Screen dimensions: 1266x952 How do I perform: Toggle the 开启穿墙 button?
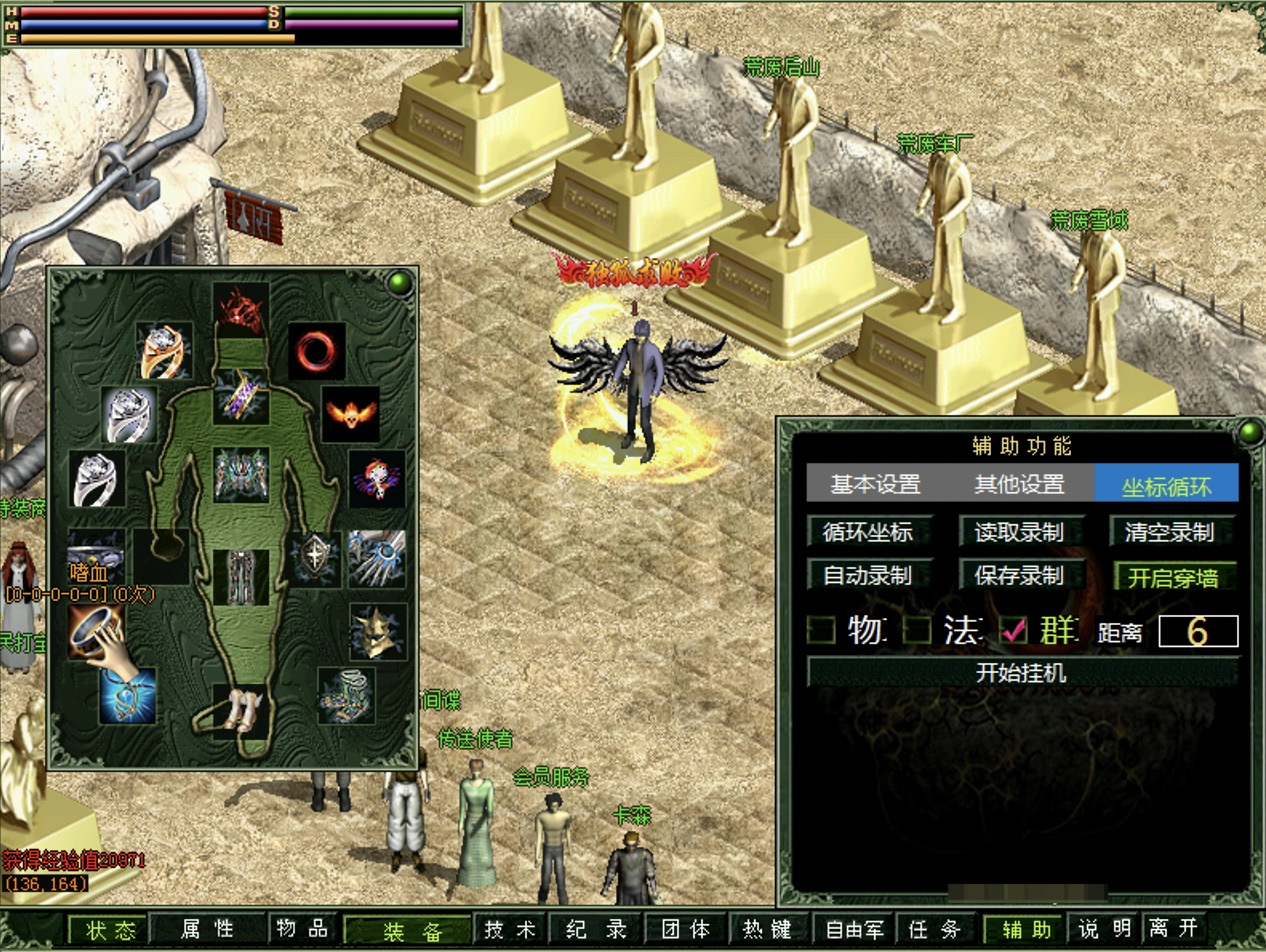point(1174,576)
